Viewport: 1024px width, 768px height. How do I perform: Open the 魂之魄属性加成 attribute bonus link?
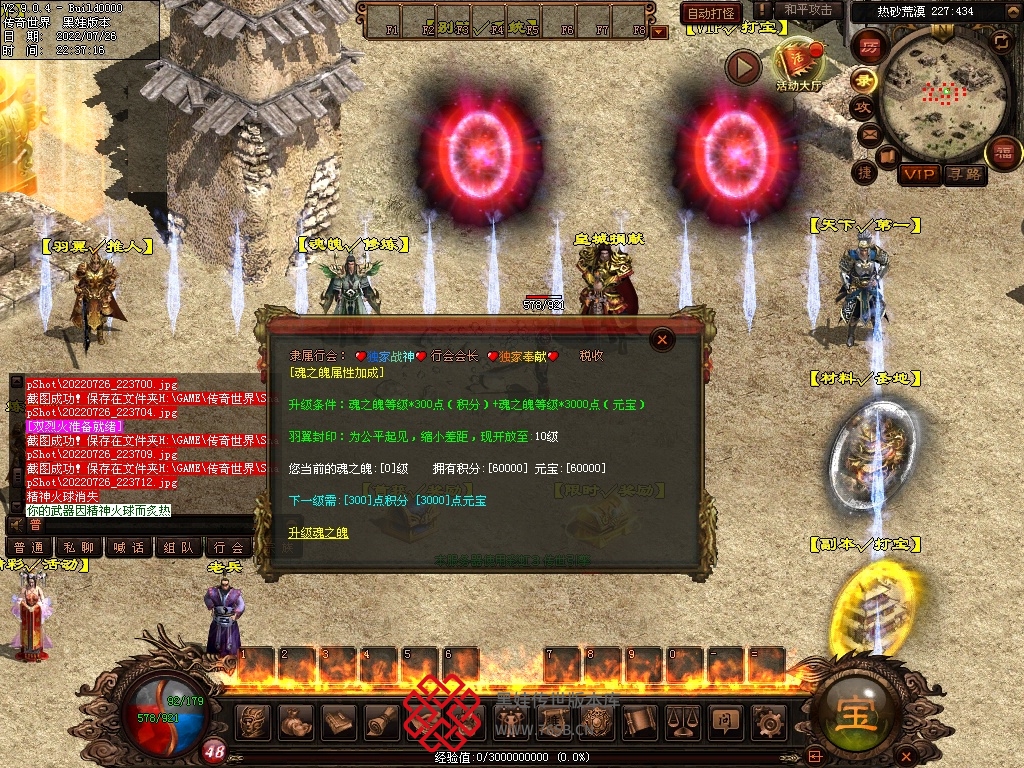337,372
